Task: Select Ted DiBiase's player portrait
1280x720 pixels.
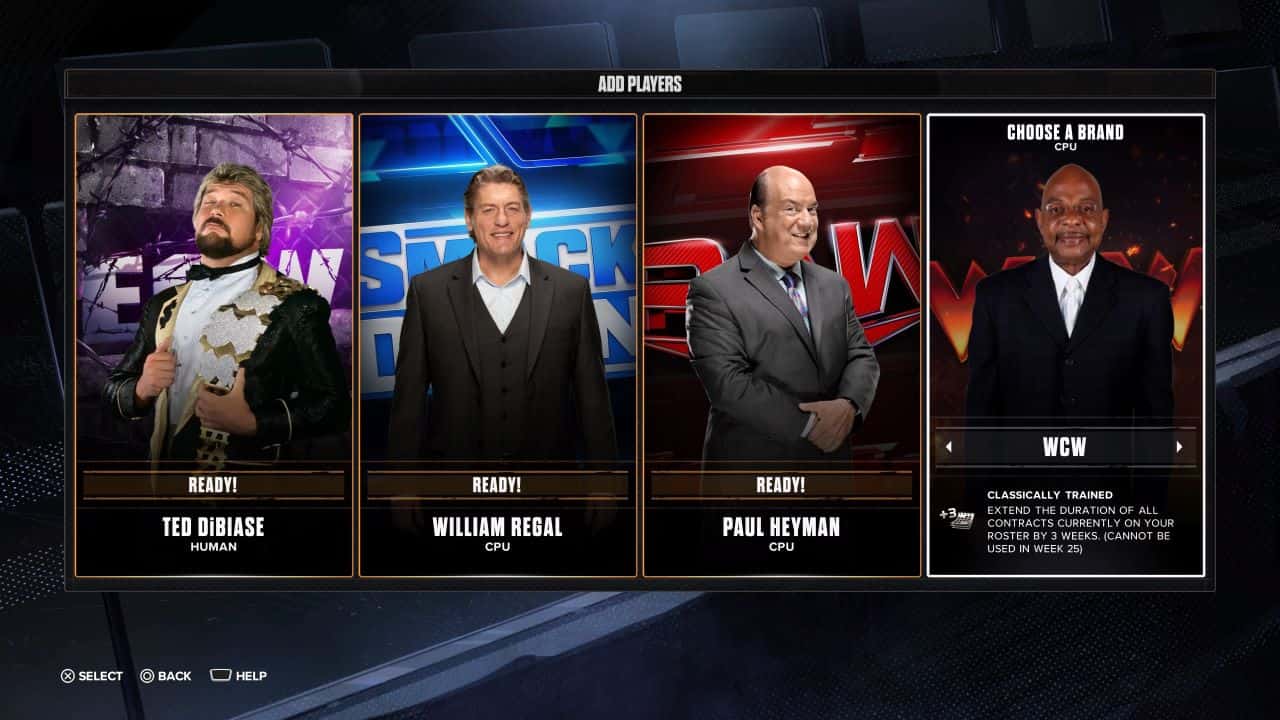Action: click(x=213, y=290)
